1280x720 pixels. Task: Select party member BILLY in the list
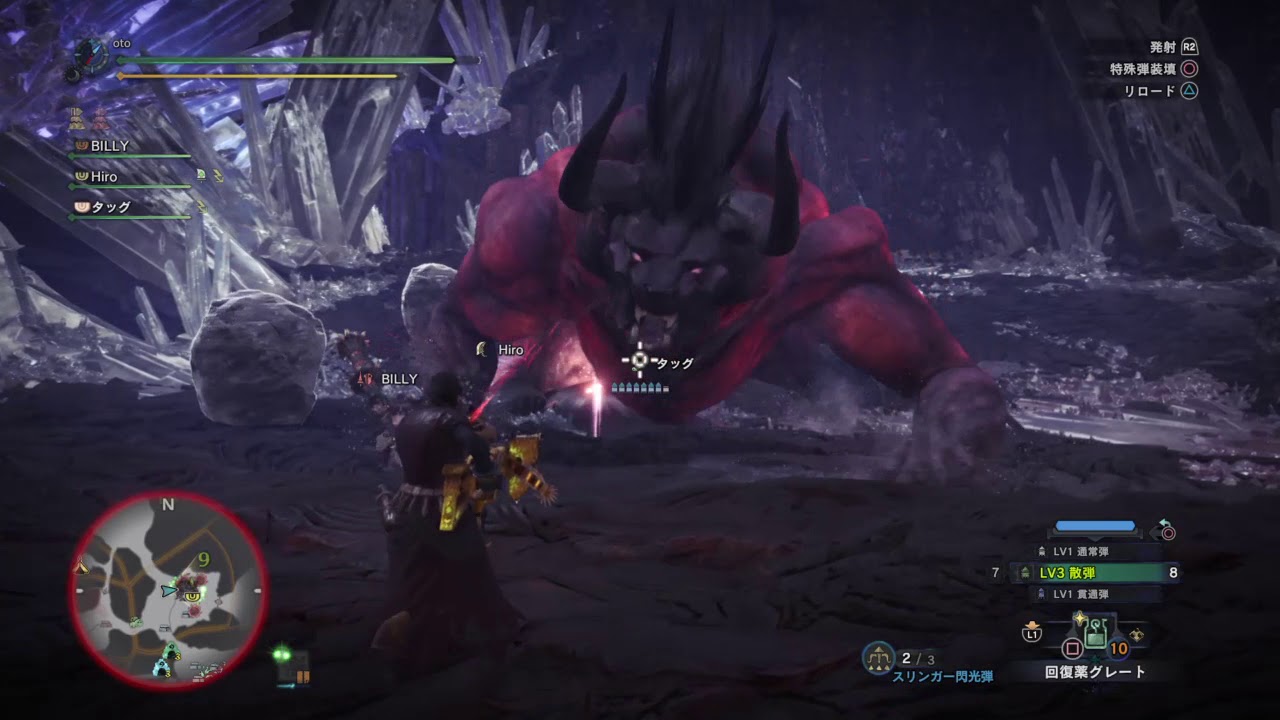pos(110,146)
